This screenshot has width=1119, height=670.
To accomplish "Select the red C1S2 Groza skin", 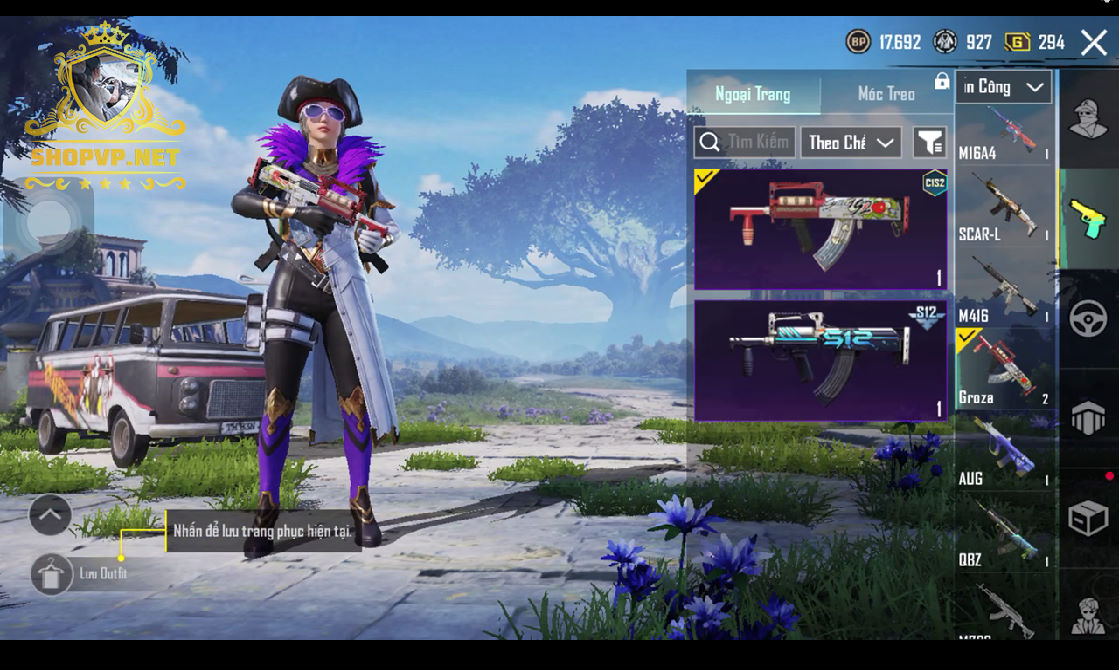I will click(820, 229).
